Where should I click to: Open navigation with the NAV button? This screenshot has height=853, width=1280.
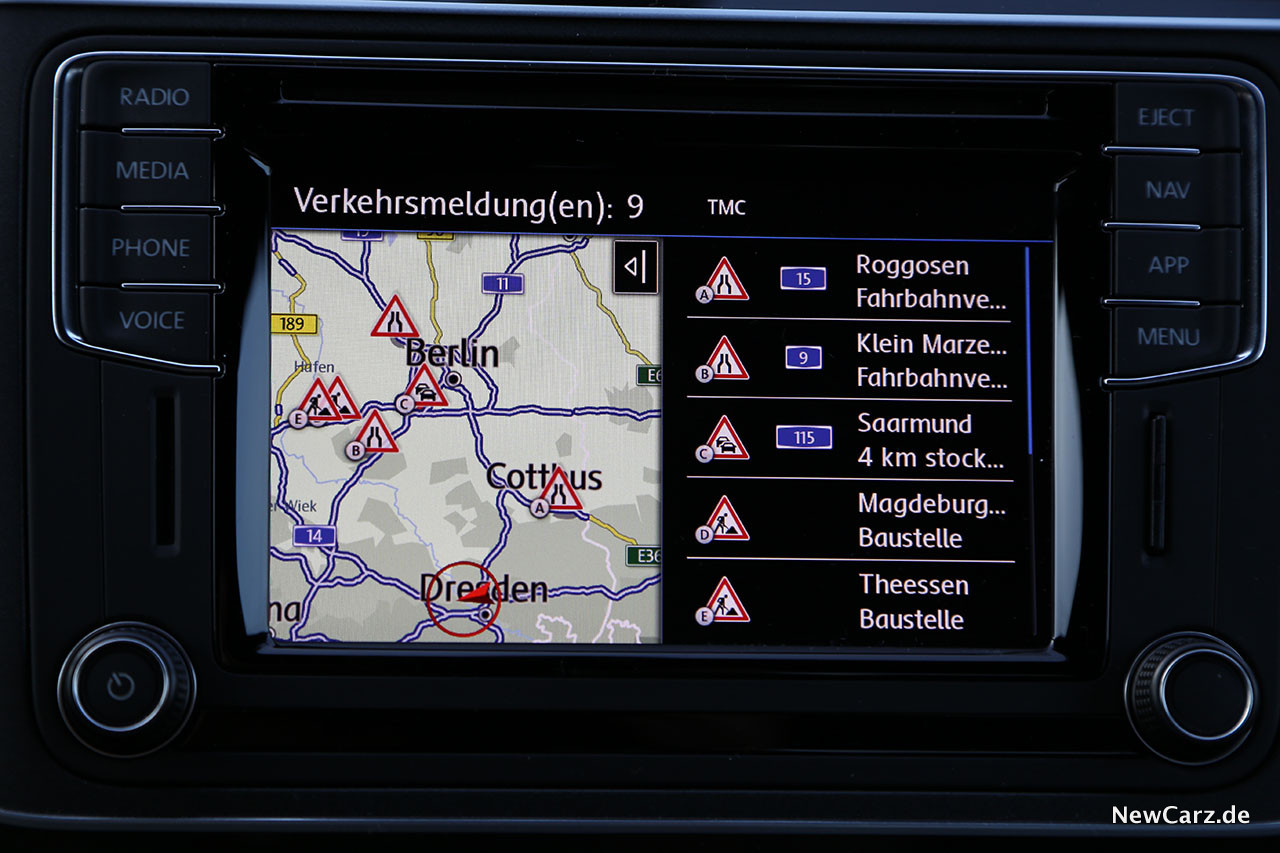click(x=1167, y=190)
